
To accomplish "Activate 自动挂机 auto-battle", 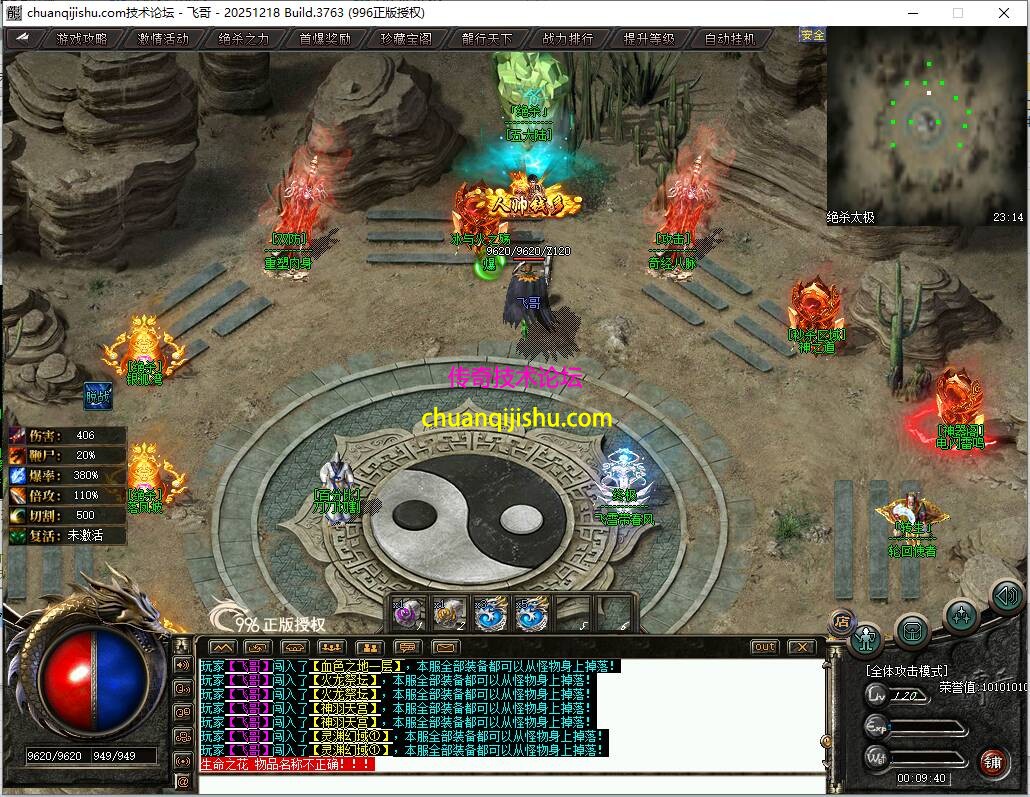I will coord(731,39).
